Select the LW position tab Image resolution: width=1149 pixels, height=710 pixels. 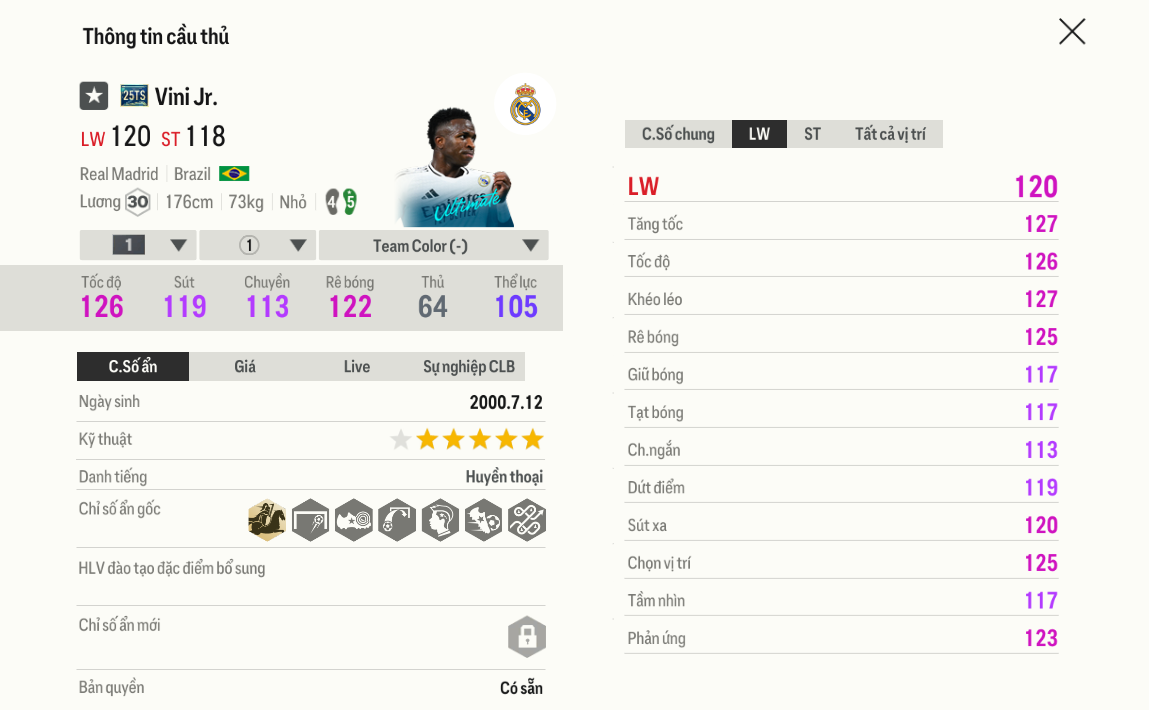tap(759, 134)
